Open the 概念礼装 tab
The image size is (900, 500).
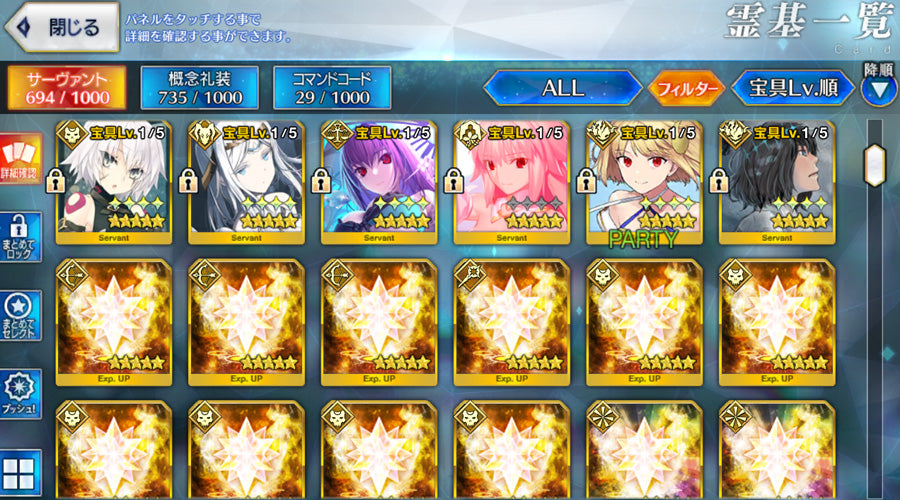(200, 88)
